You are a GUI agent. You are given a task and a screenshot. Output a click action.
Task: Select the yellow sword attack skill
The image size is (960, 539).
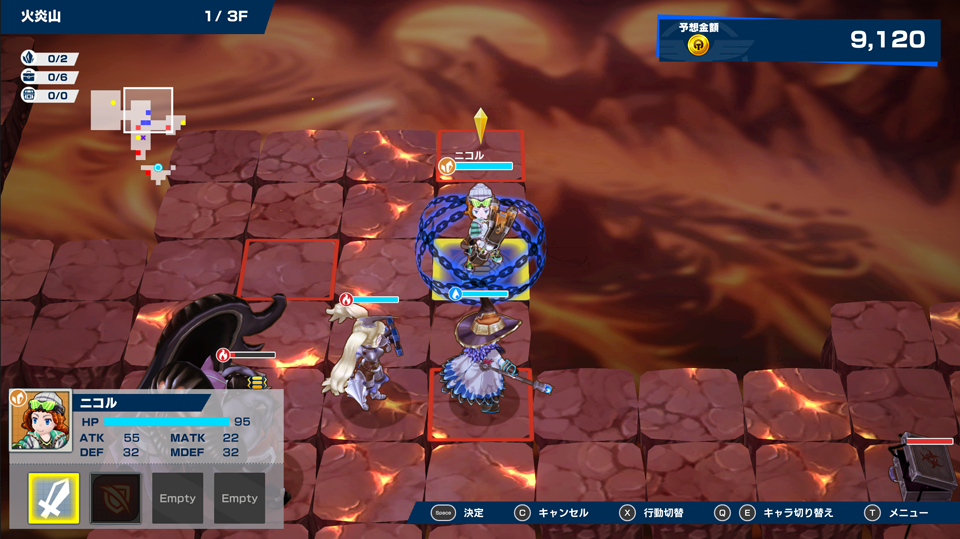pyautogui.click(x=53, y=498)
